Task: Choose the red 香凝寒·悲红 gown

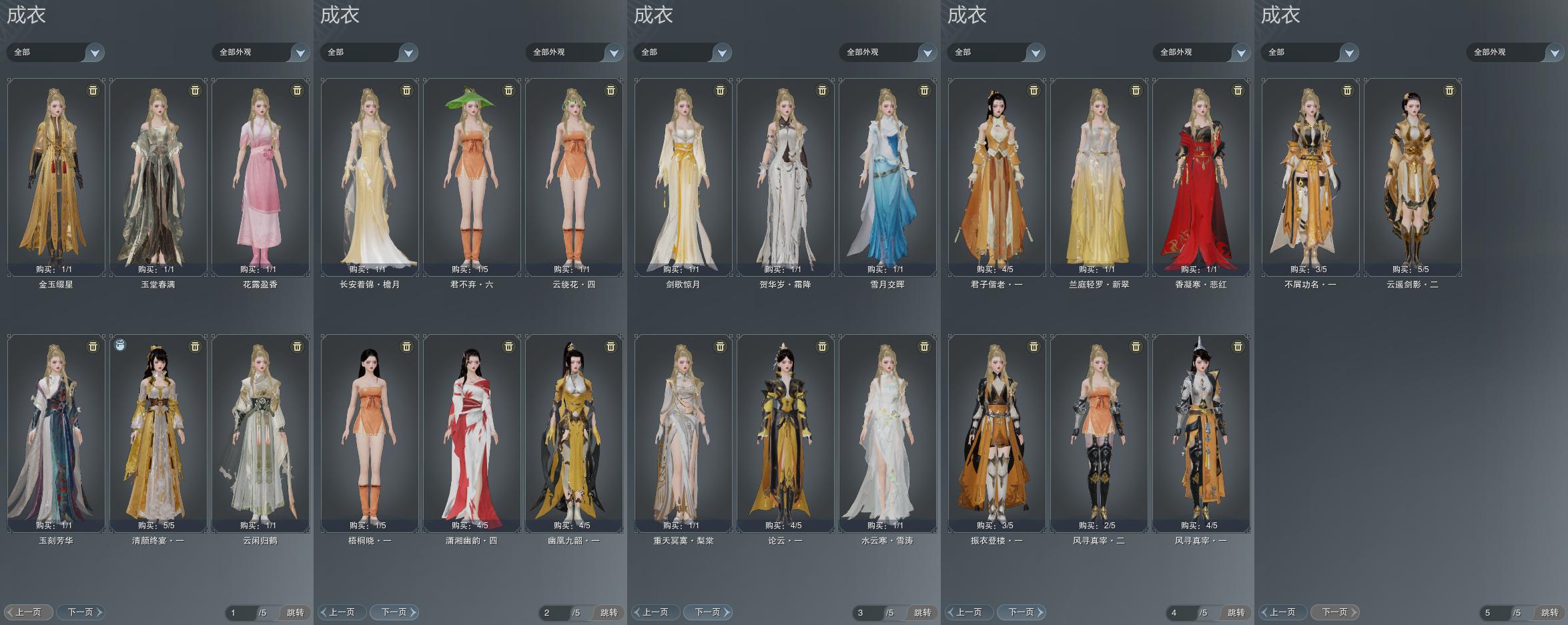Action: click(1201, 177)
